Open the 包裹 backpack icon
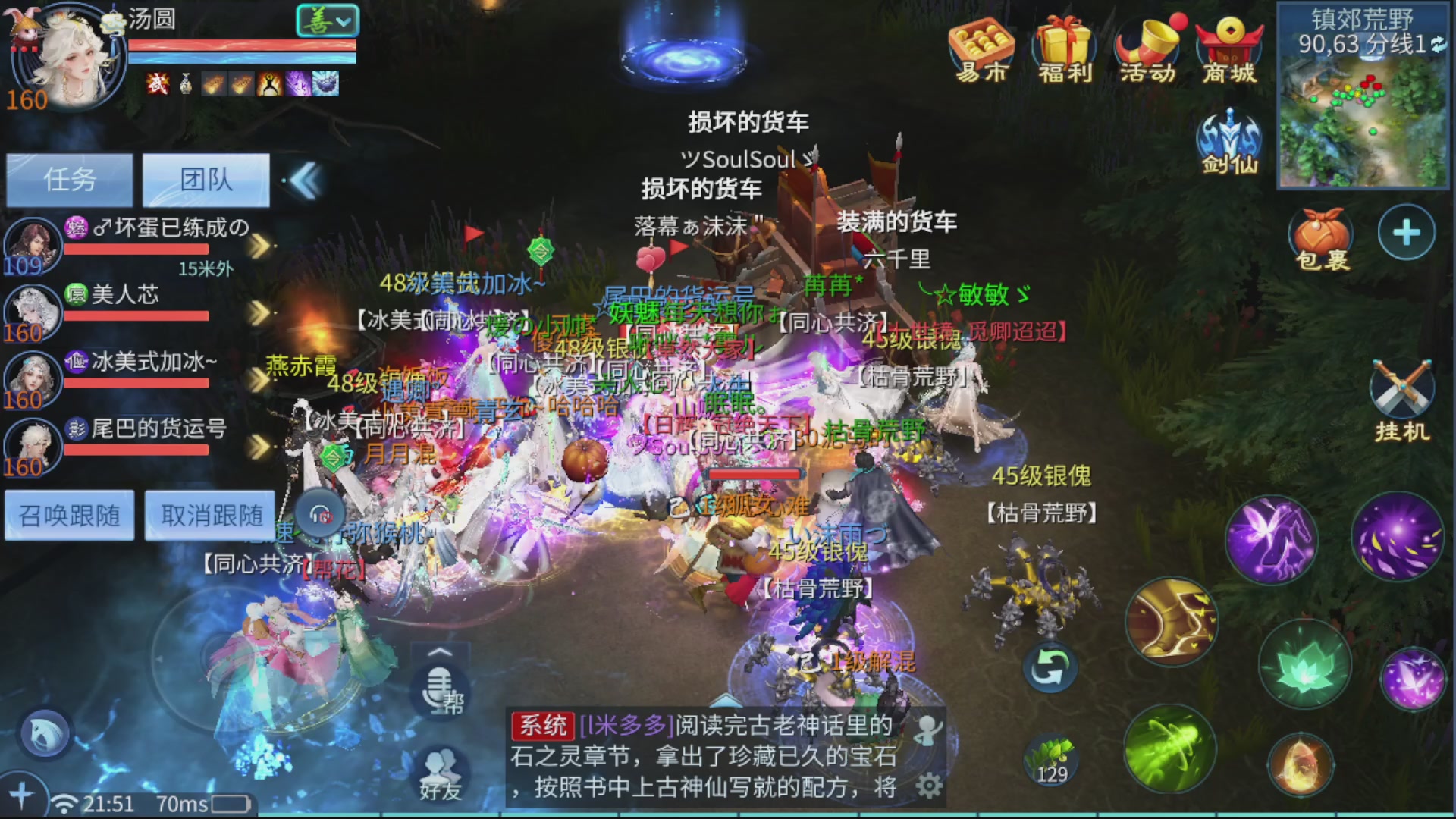The height and width of the screenshot is (819, 1456). point(1321,235)
